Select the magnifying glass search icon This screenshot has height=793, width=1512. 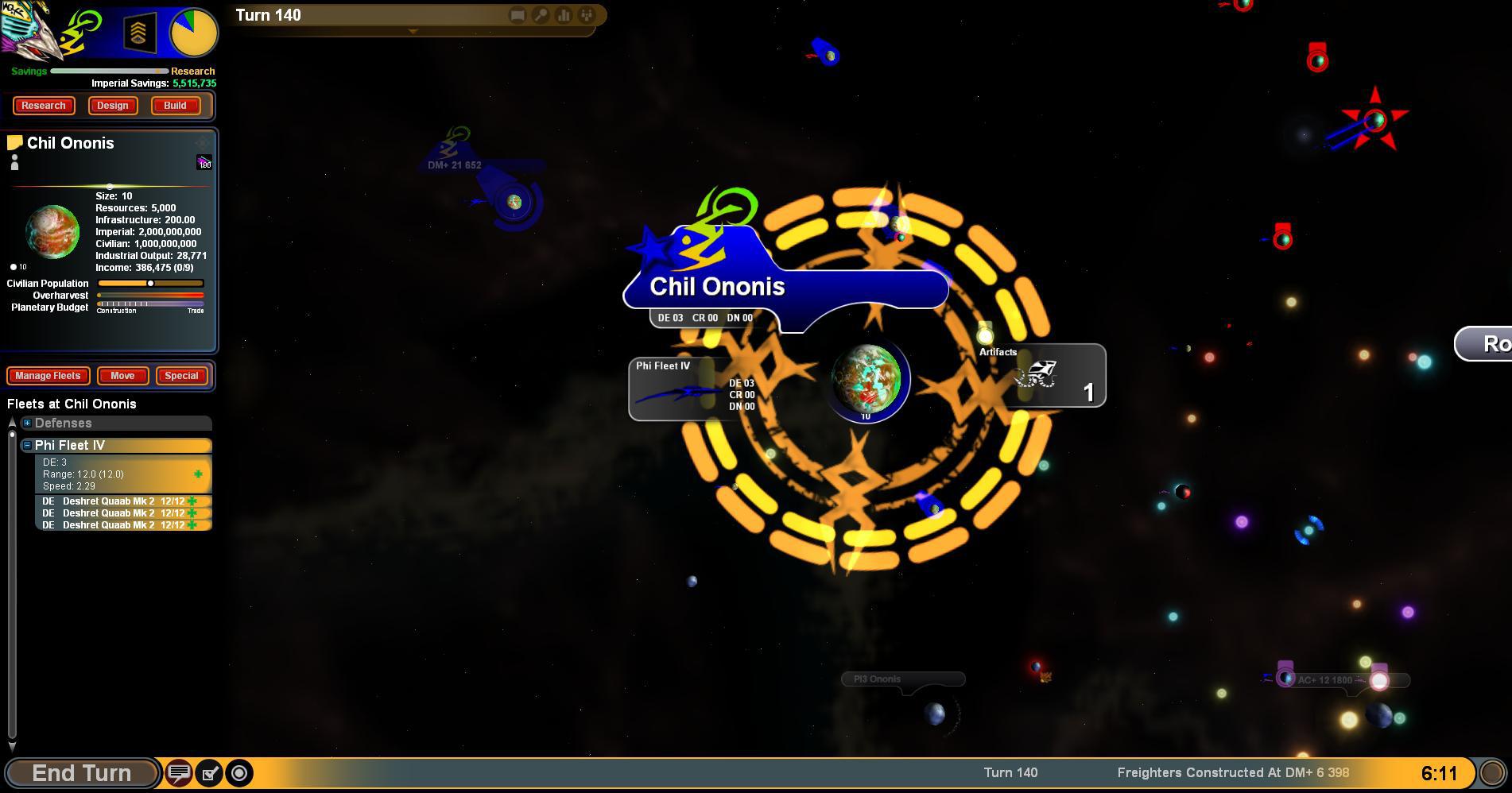pyautogui.click(x=539, y=15)
